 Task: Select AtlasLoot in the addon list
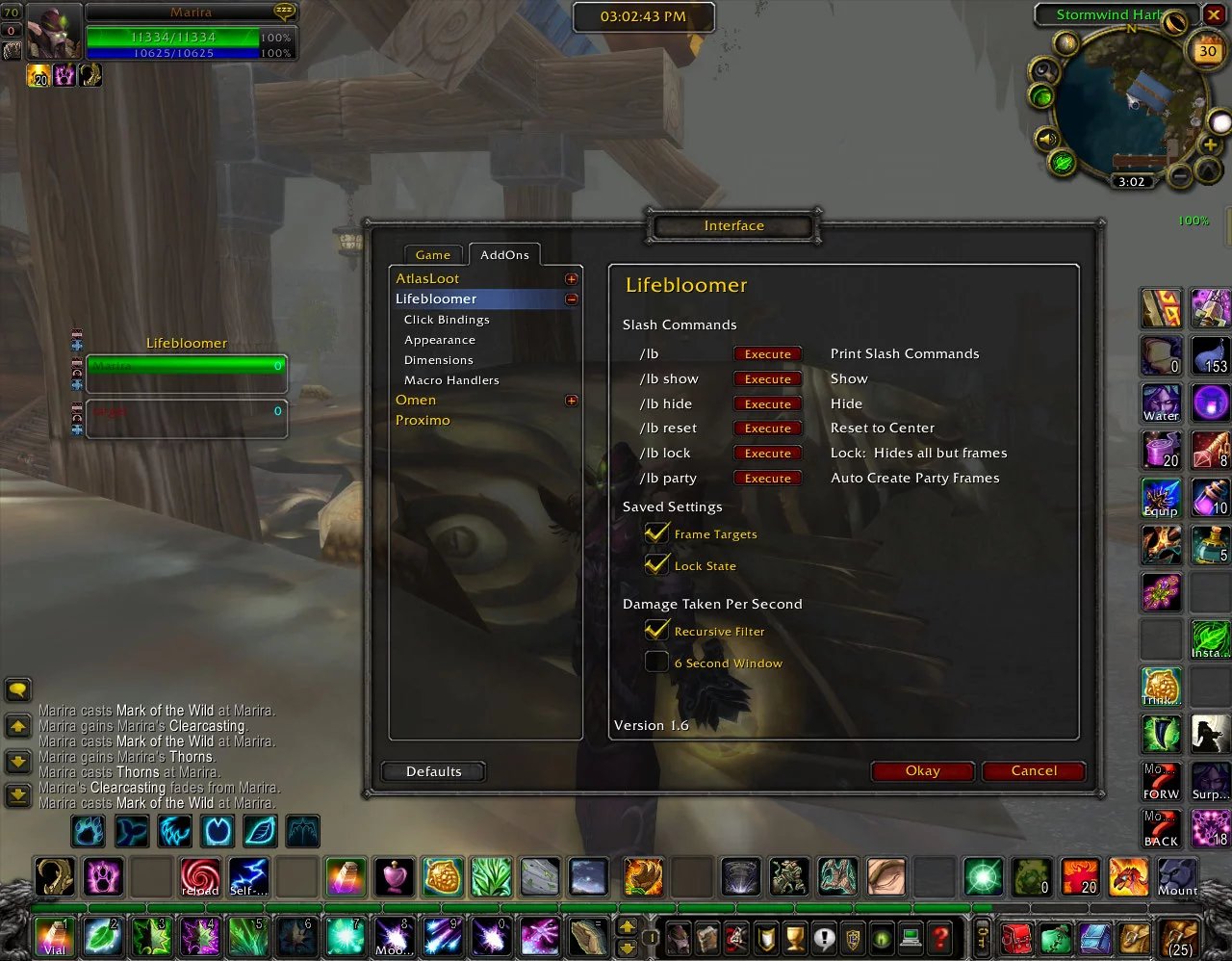coord(427,278)
